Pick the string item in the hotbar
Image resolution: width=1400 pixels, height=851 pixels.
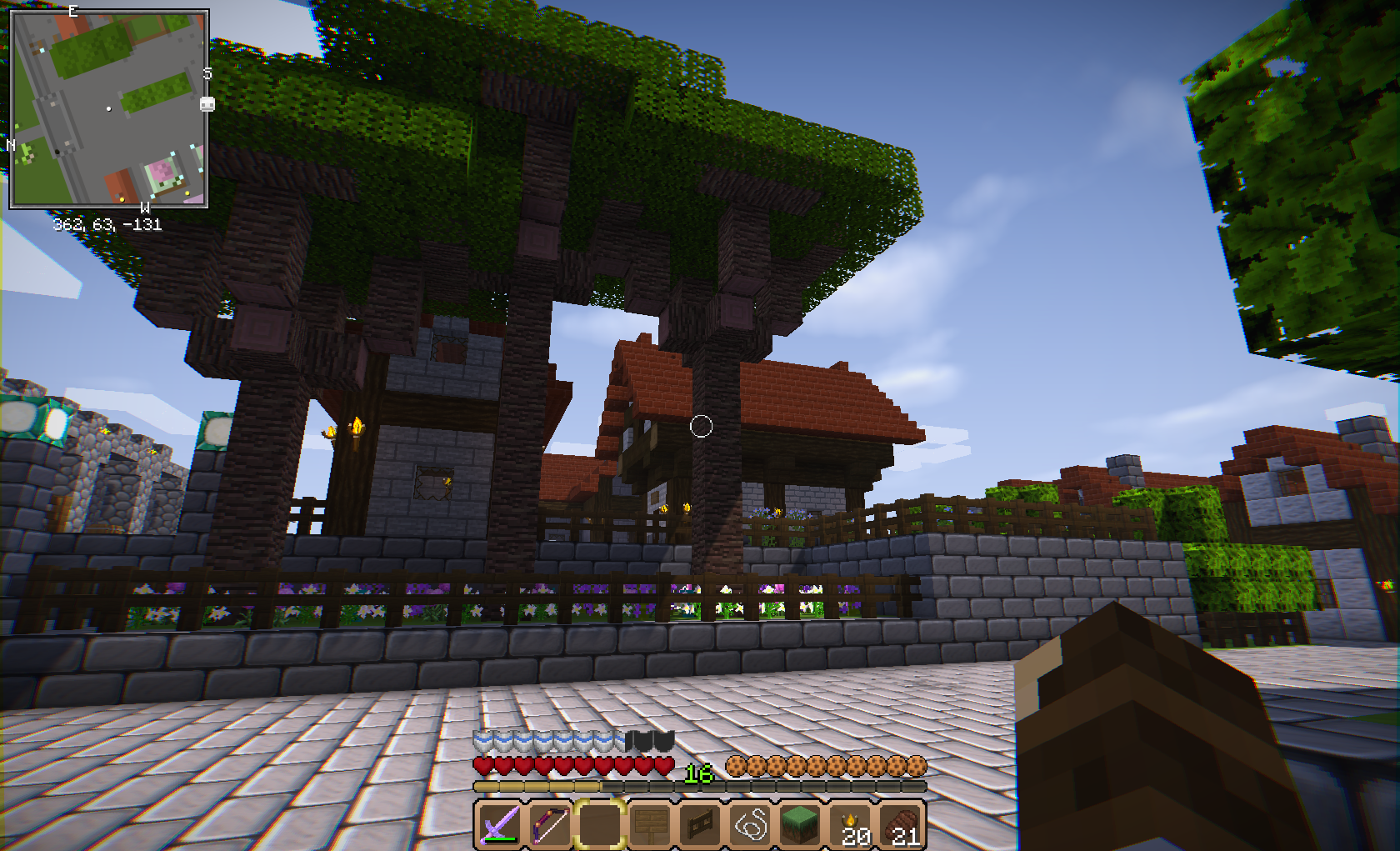pos(751,824)
